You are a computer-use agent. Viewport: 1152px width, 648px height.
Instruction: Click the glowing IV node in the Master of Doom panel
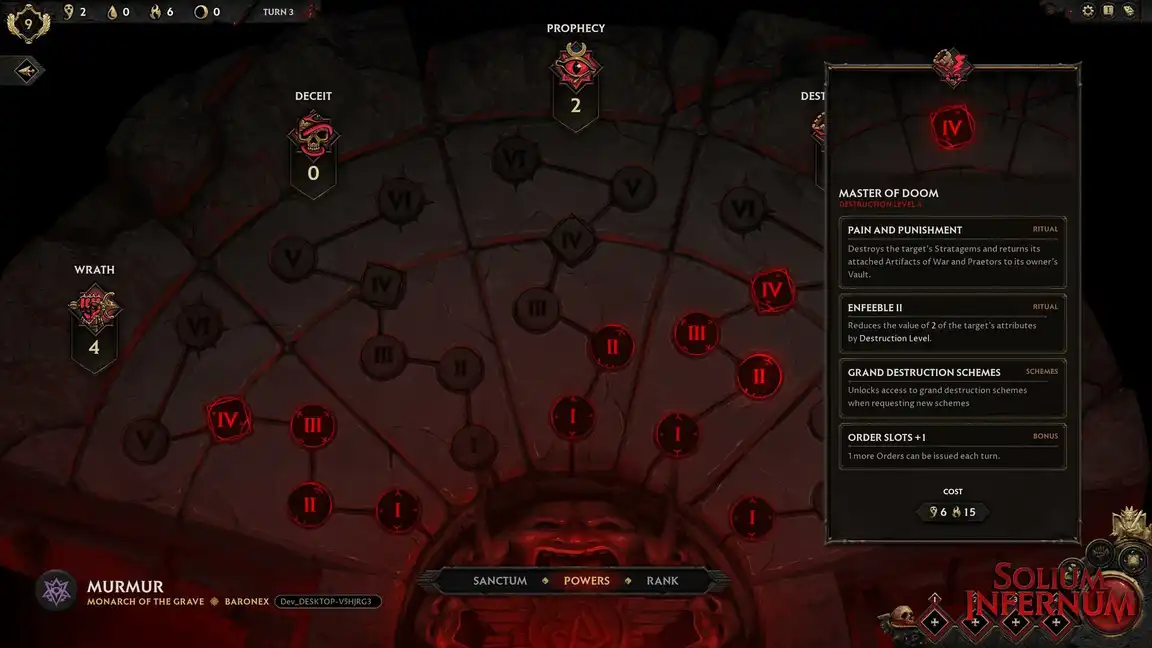[952, 128]
